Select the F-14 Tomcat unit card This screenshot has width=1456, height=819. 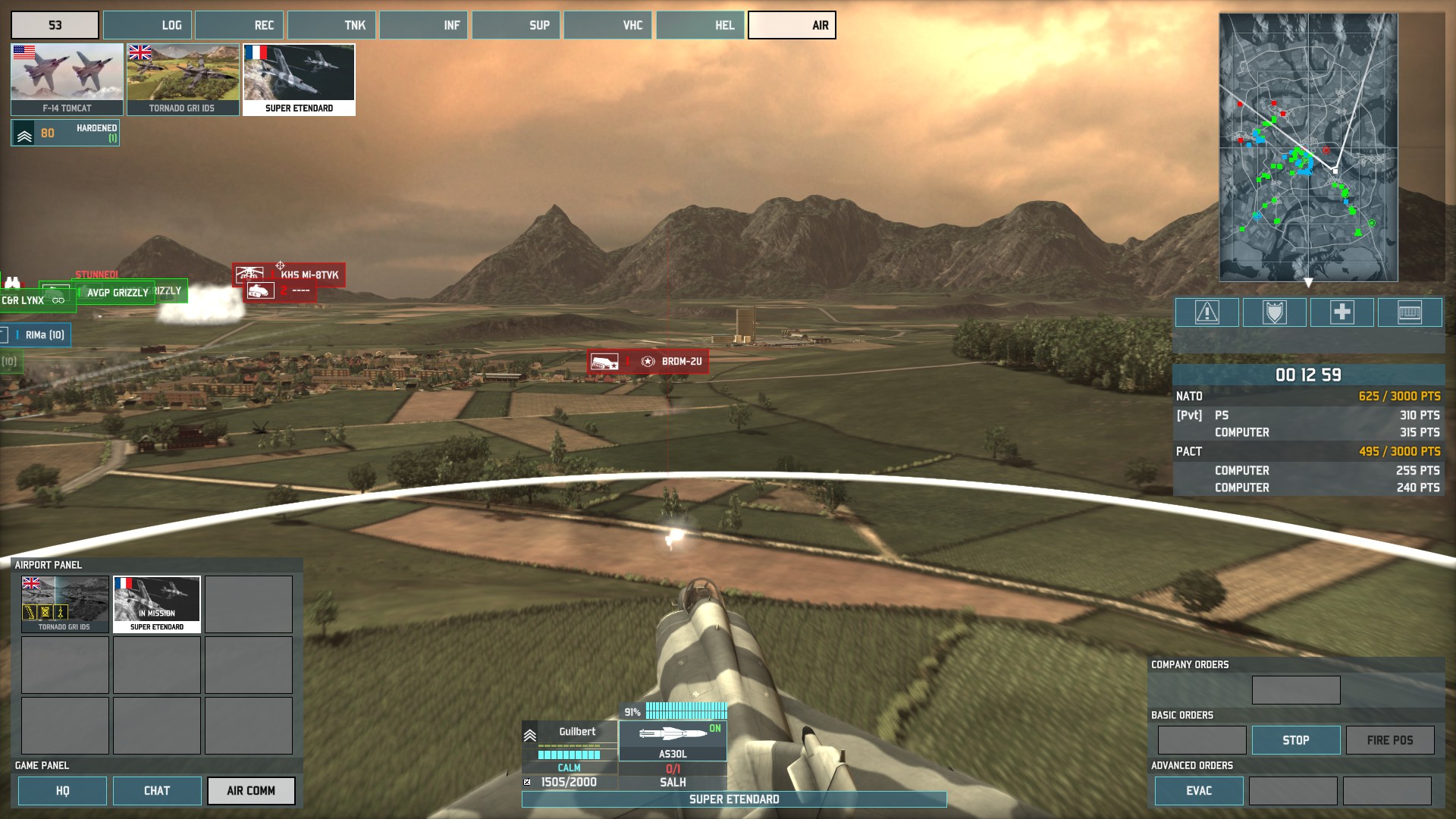(67, 79)
